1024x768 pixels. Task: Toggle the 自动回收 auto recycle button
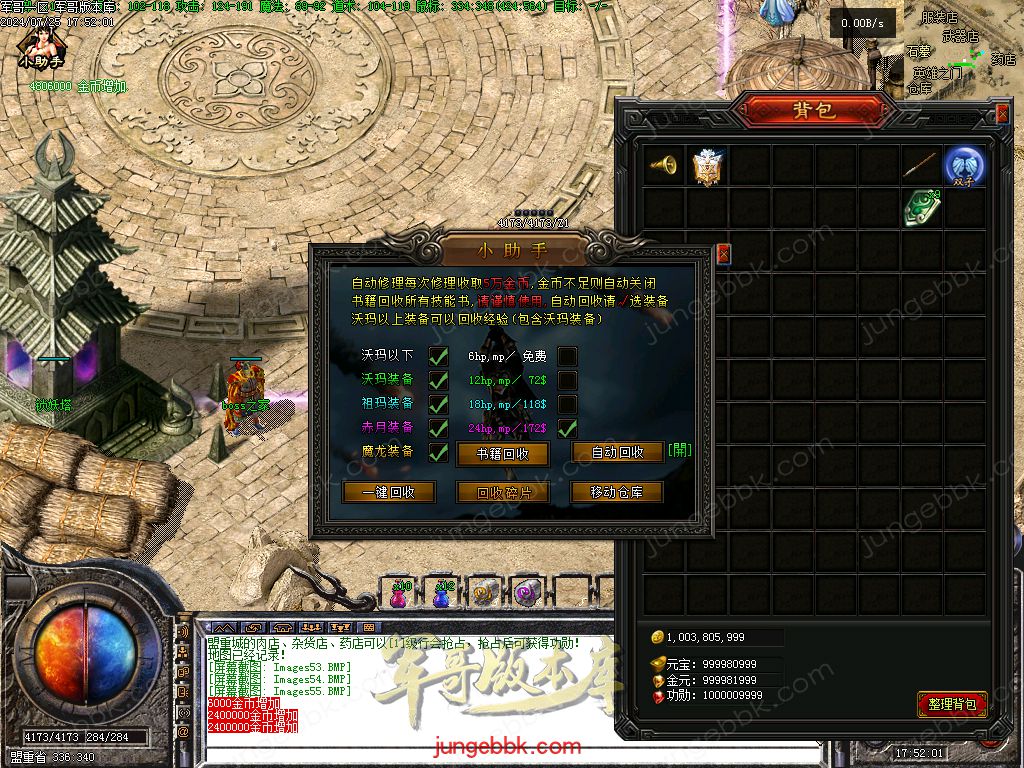[617, 452]
